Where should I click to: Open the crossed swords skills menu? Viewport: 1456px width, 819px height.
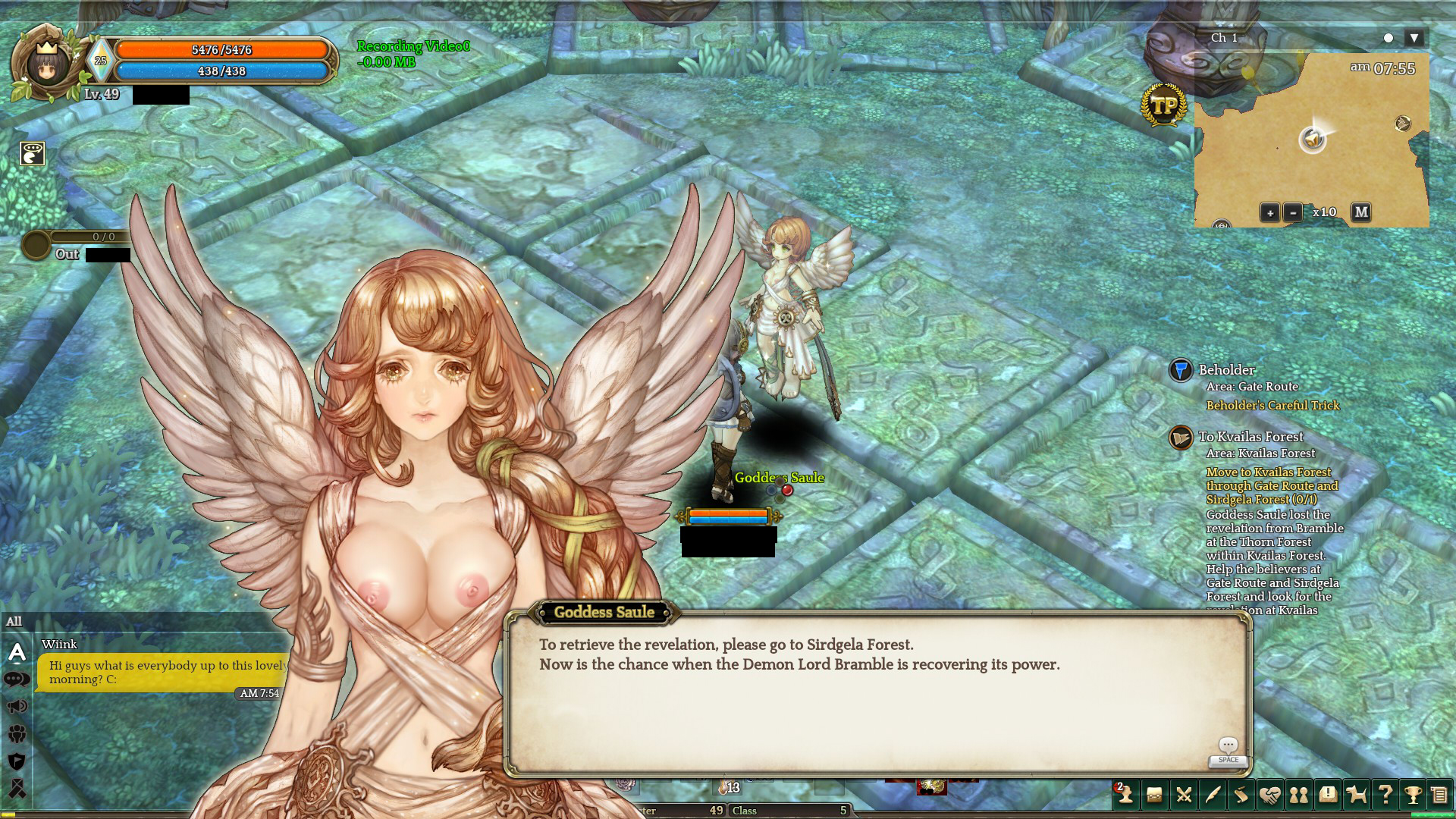coord(1183,794)
